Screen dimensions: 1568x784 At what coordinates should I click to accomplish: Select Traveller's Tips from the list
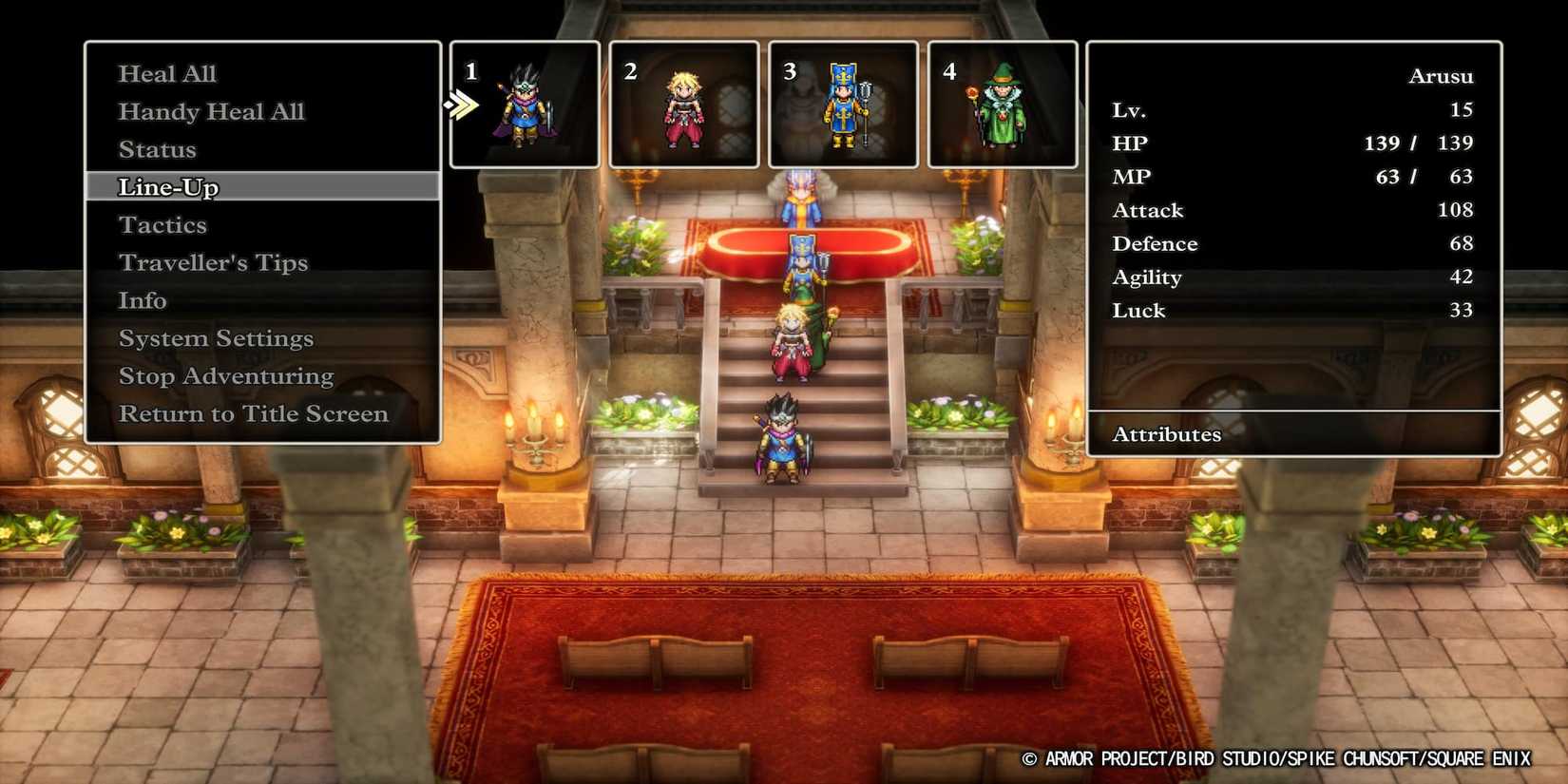click(x=213, y=262)
